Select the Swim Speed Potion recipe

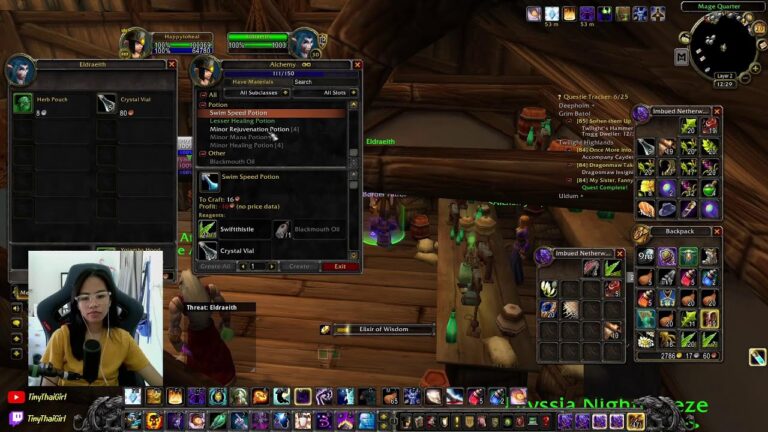point(238,113)
